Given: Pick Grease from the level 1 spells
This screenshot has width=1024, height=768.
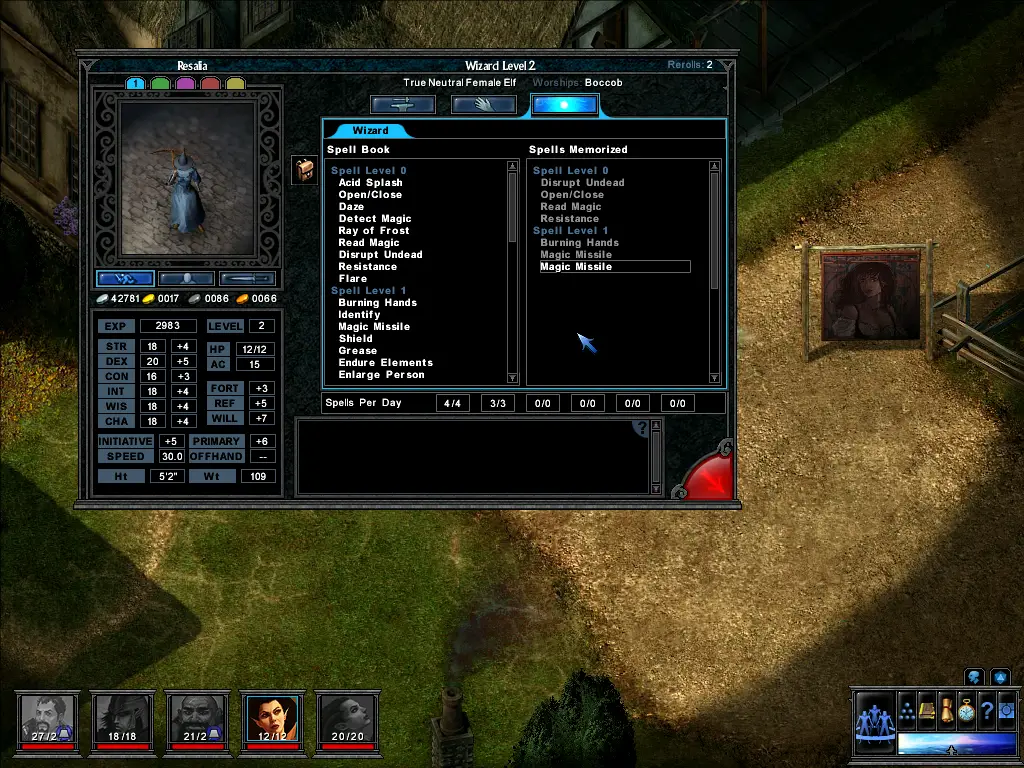Looking at the screenshot, I should [x=357, y=351].
